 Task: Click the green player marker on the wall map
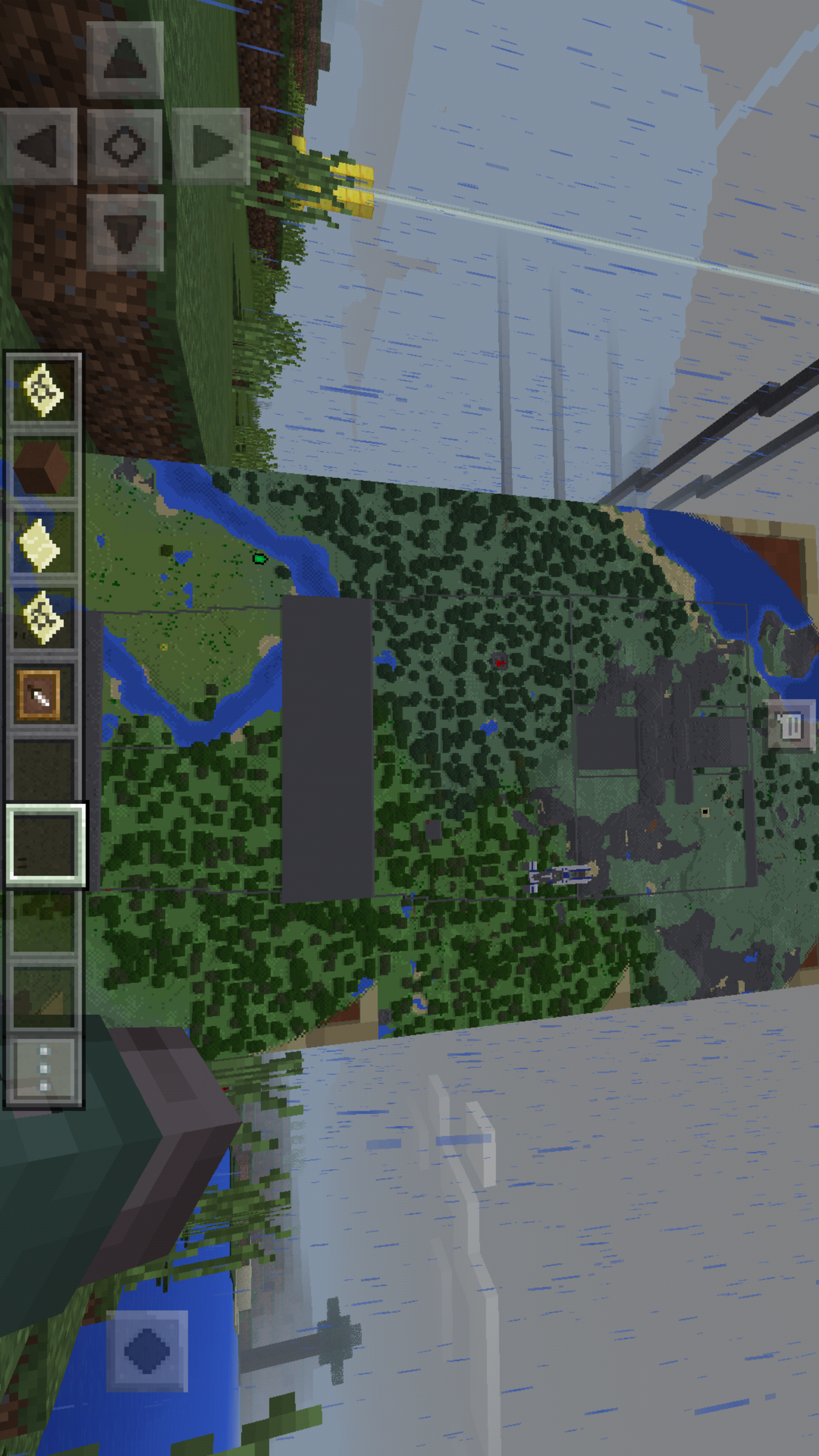(x=258, y=559)
